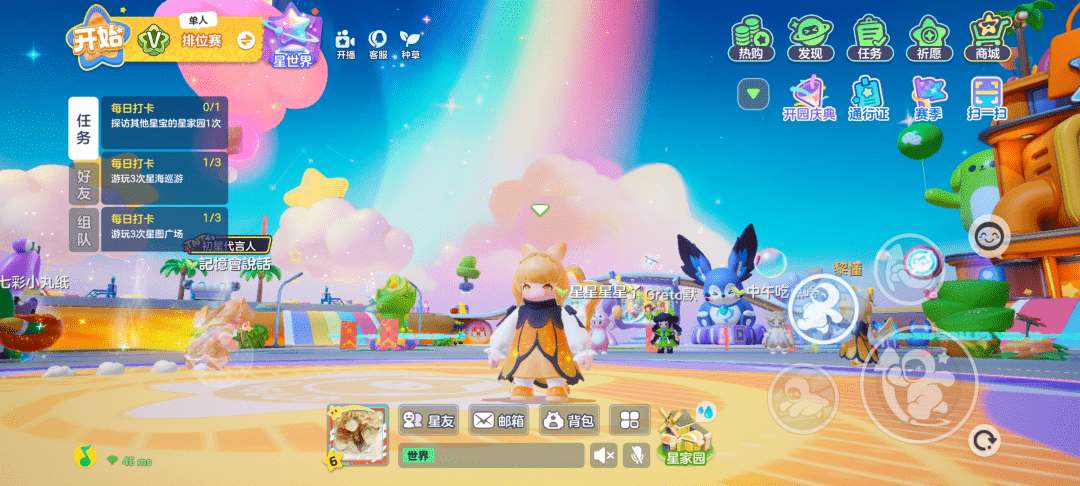Toggle the microphone button

pyautogui.click(x=635, y=456)
